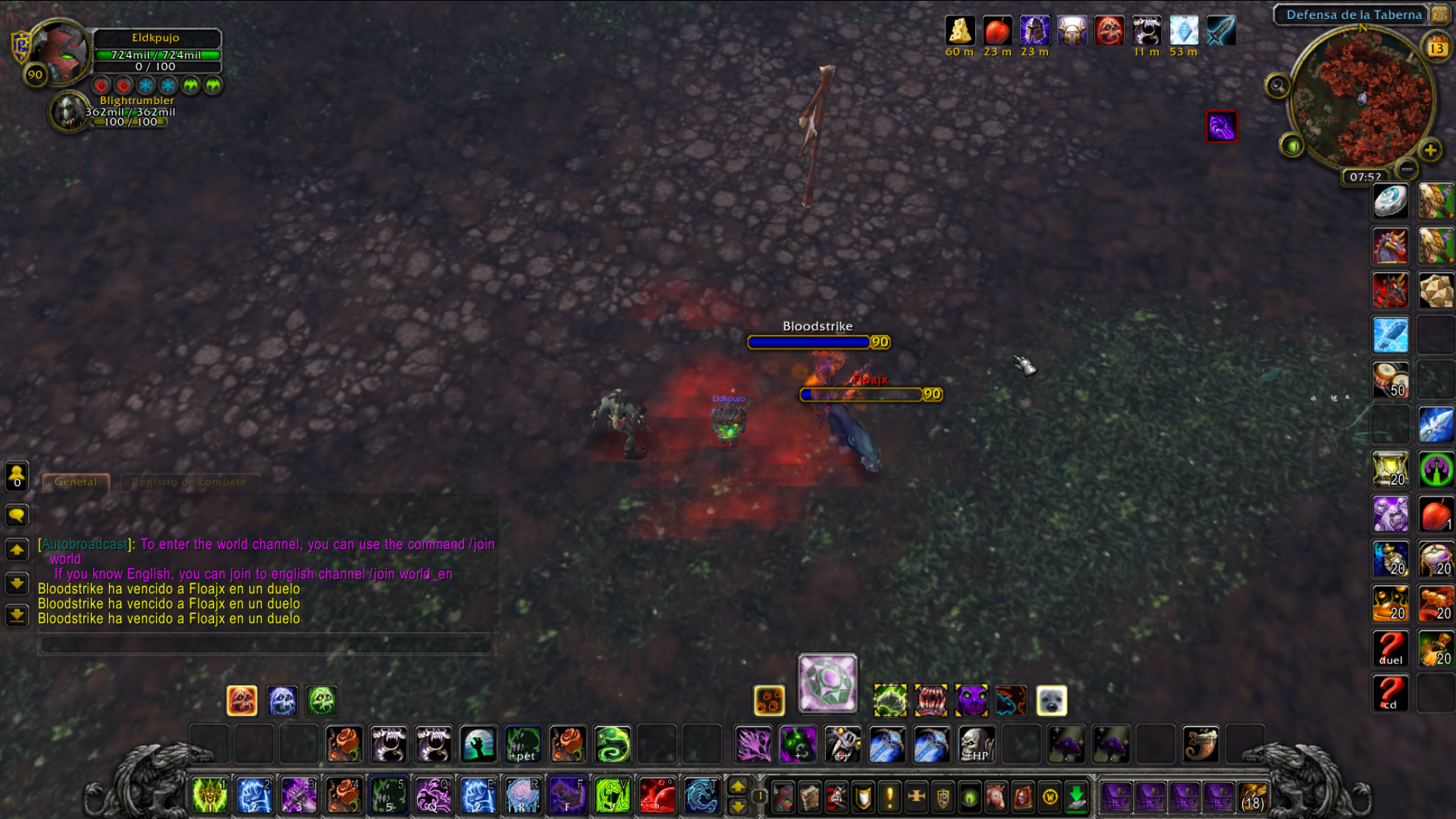Image resolution: width=1456 pixels, height=819 pixels.
Task: Activate the '+pet' macro on the action bar
Action: [523, 745]
